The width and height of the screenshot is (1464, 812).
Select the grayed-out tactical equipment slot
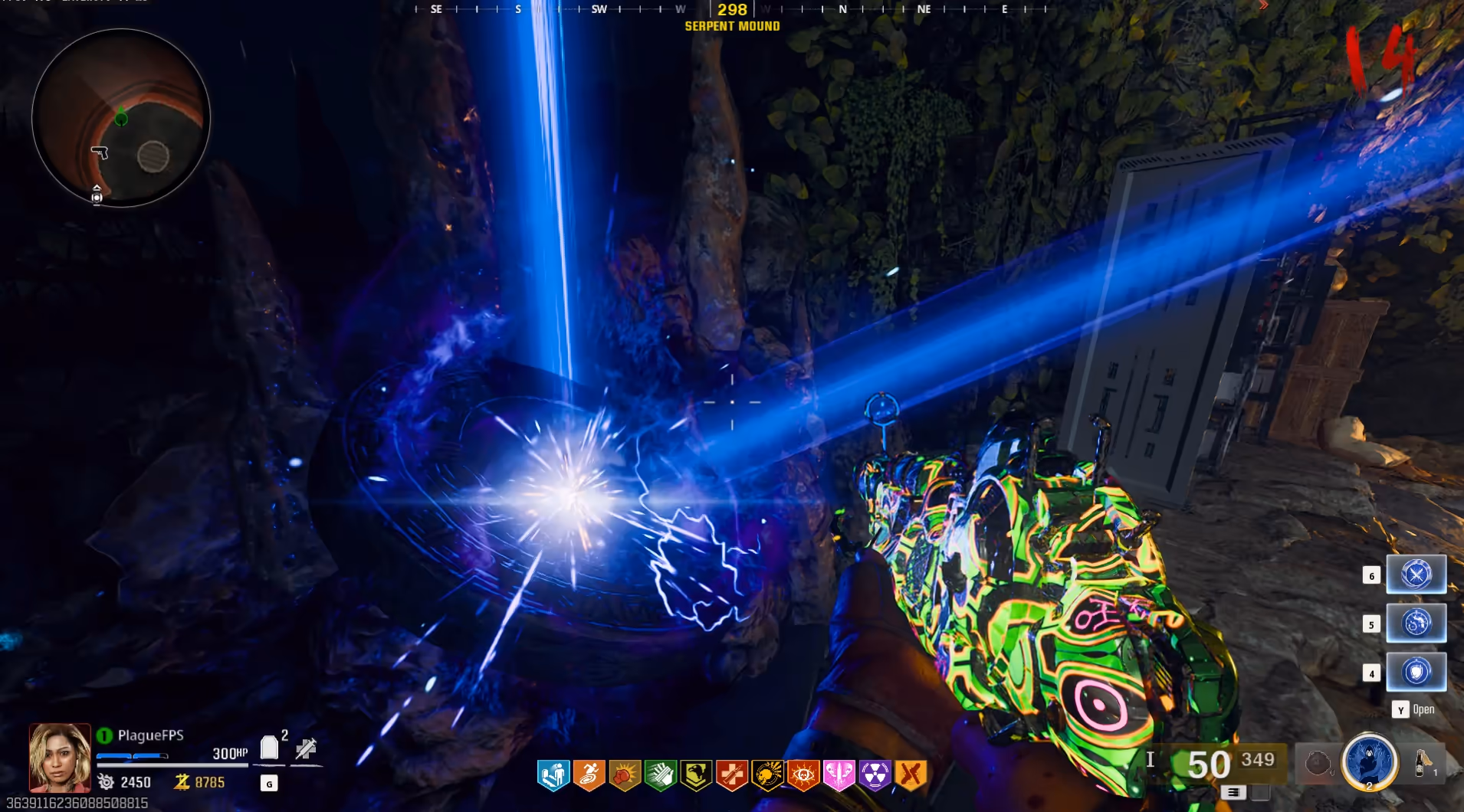1318,763
